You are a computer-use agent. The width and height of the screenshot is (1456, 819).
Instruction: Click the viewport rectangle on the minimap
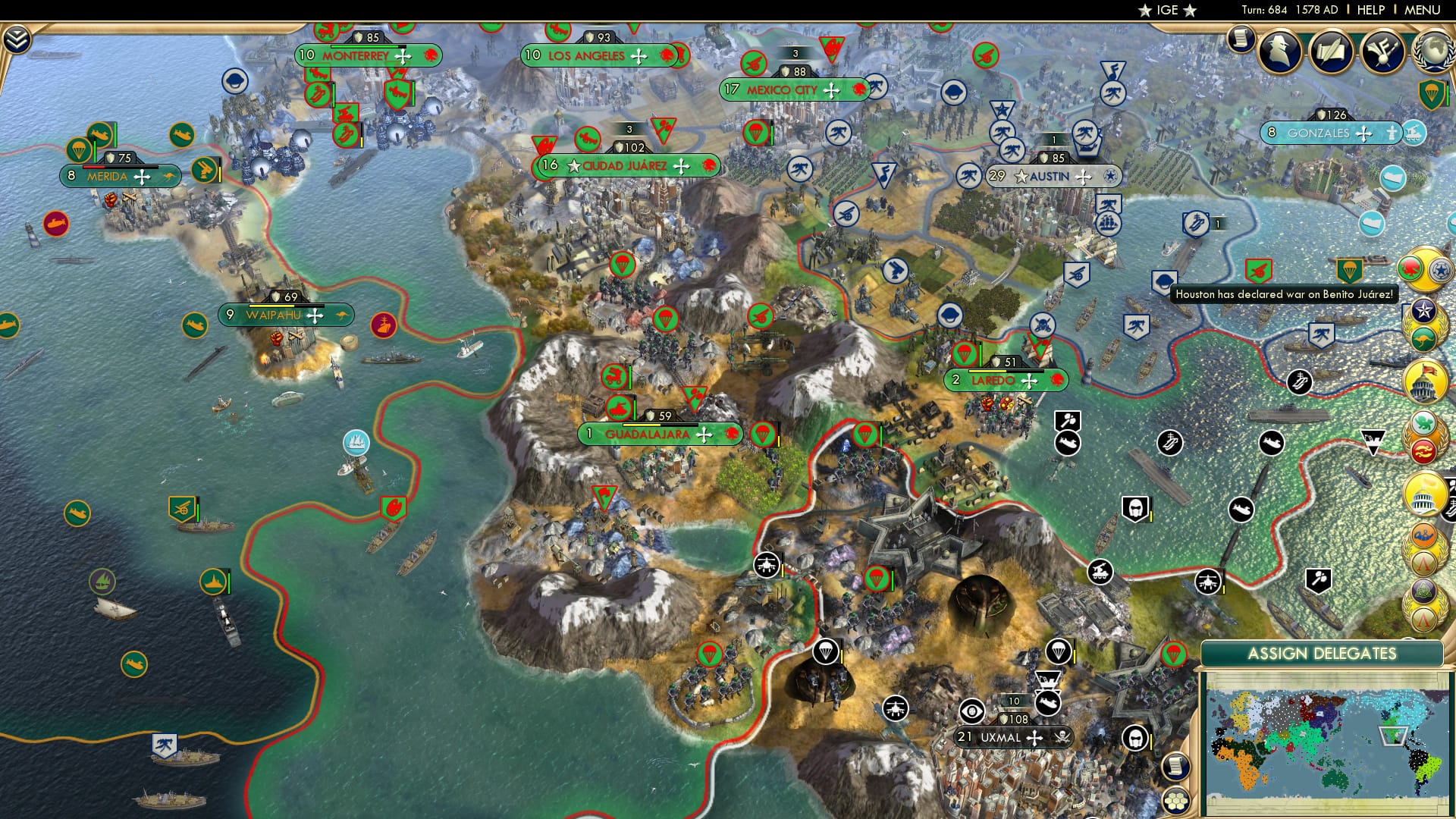1393,736
